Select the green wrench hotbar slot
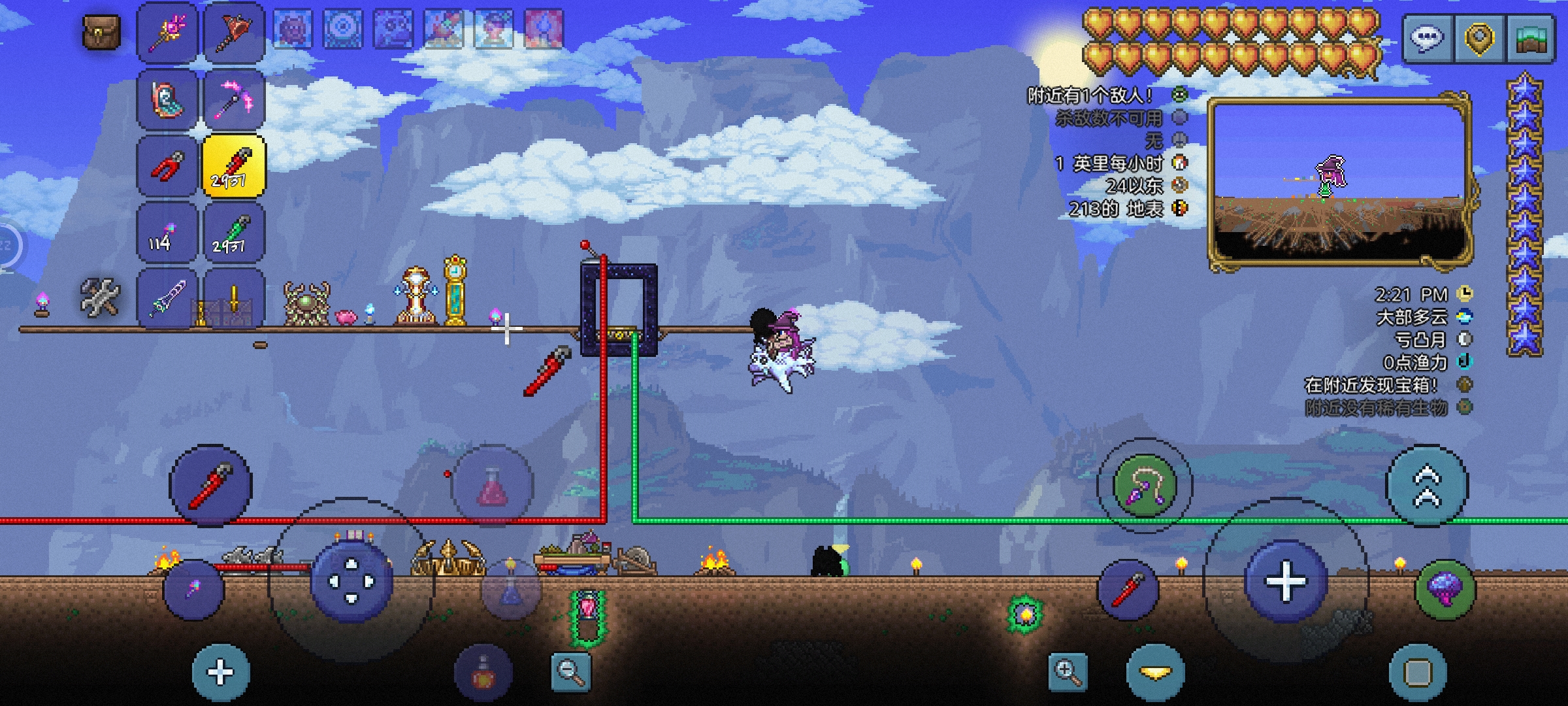This screenshot has height=706, width=1568. pyautogui.click(x=234, y=233)
